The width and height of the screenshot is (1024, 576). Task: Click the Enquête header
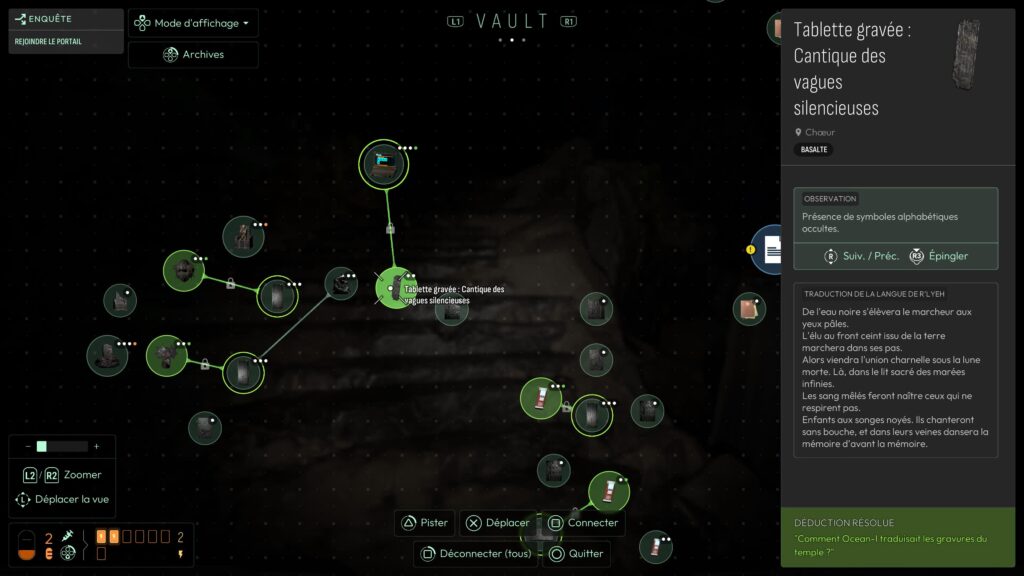[51, 18]
